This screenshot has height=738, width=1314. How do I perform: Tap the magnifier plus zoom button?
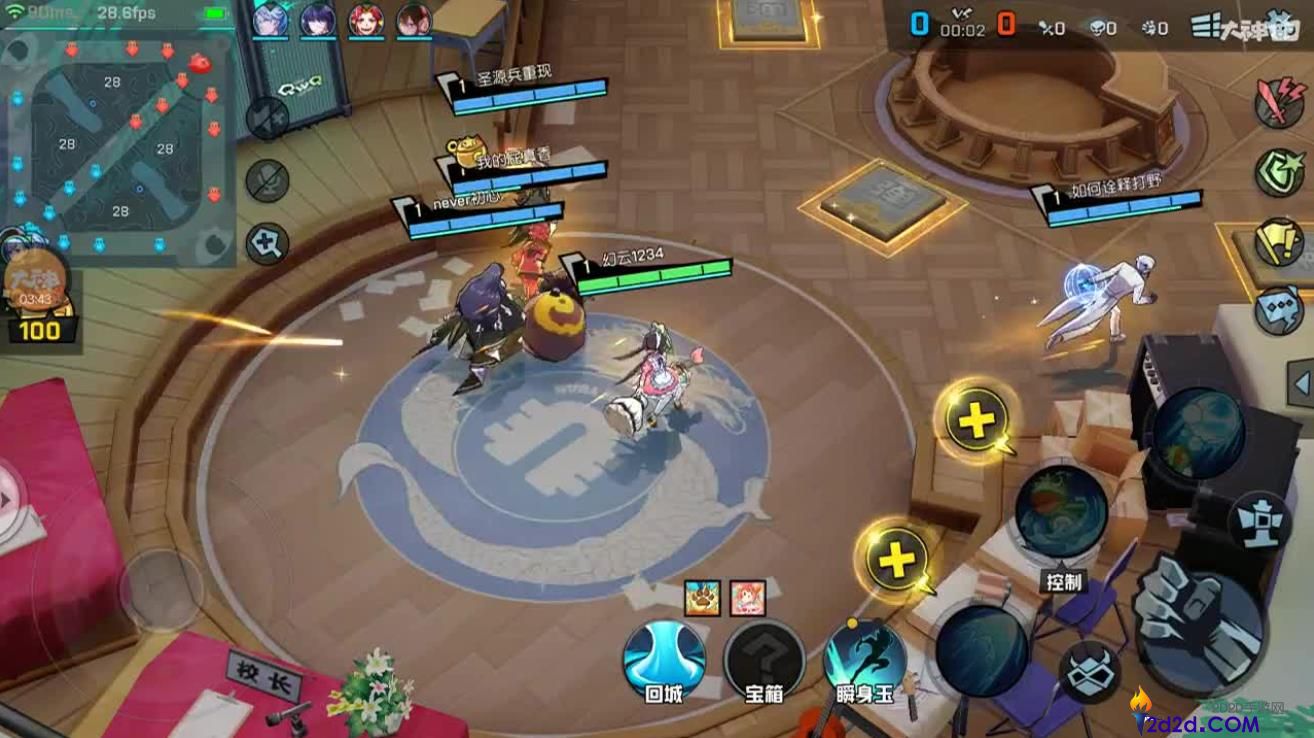267,244
